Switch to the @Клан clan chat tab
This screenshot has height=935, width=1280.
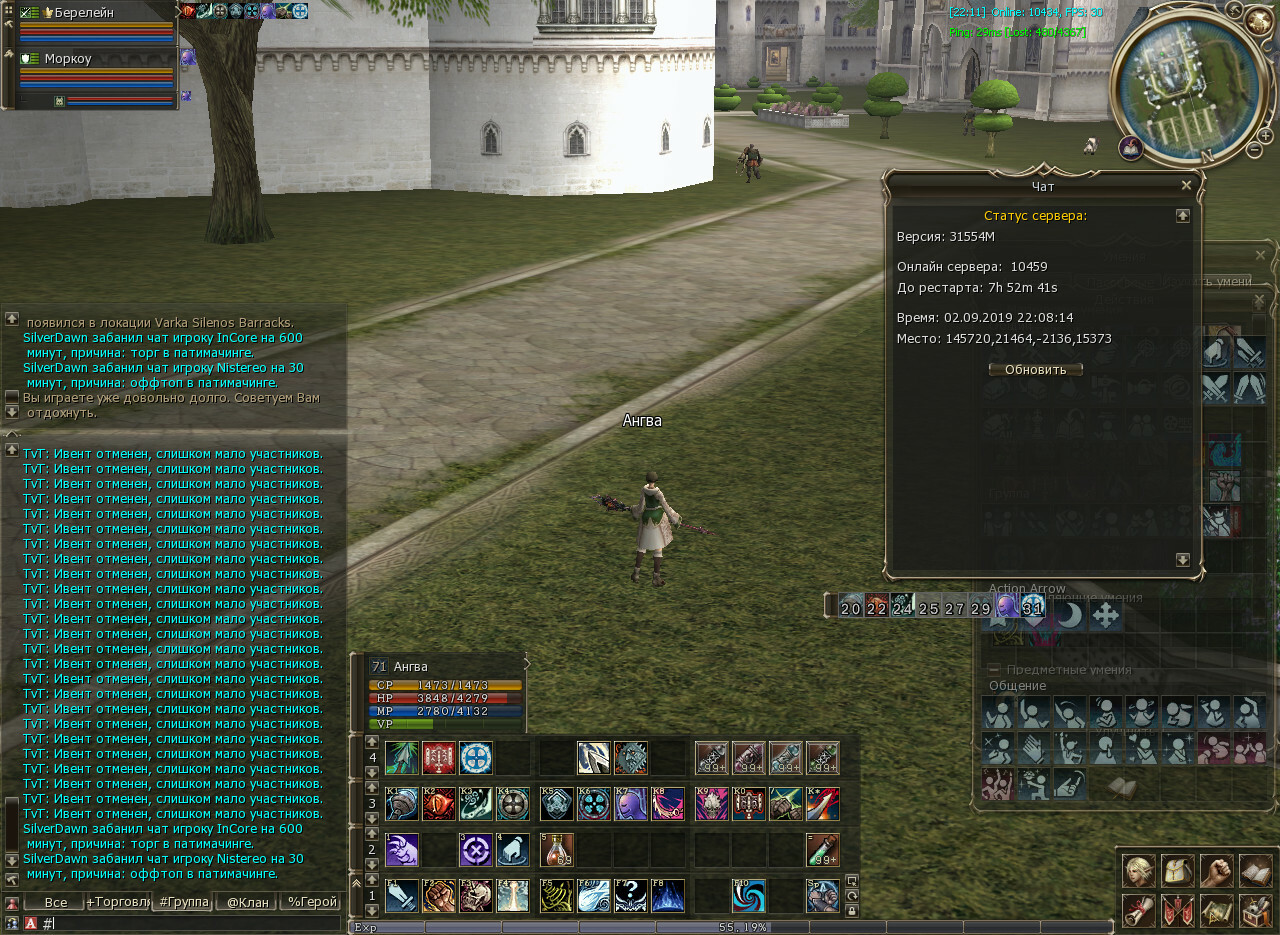pyautogui.click(x=246, y=902)
